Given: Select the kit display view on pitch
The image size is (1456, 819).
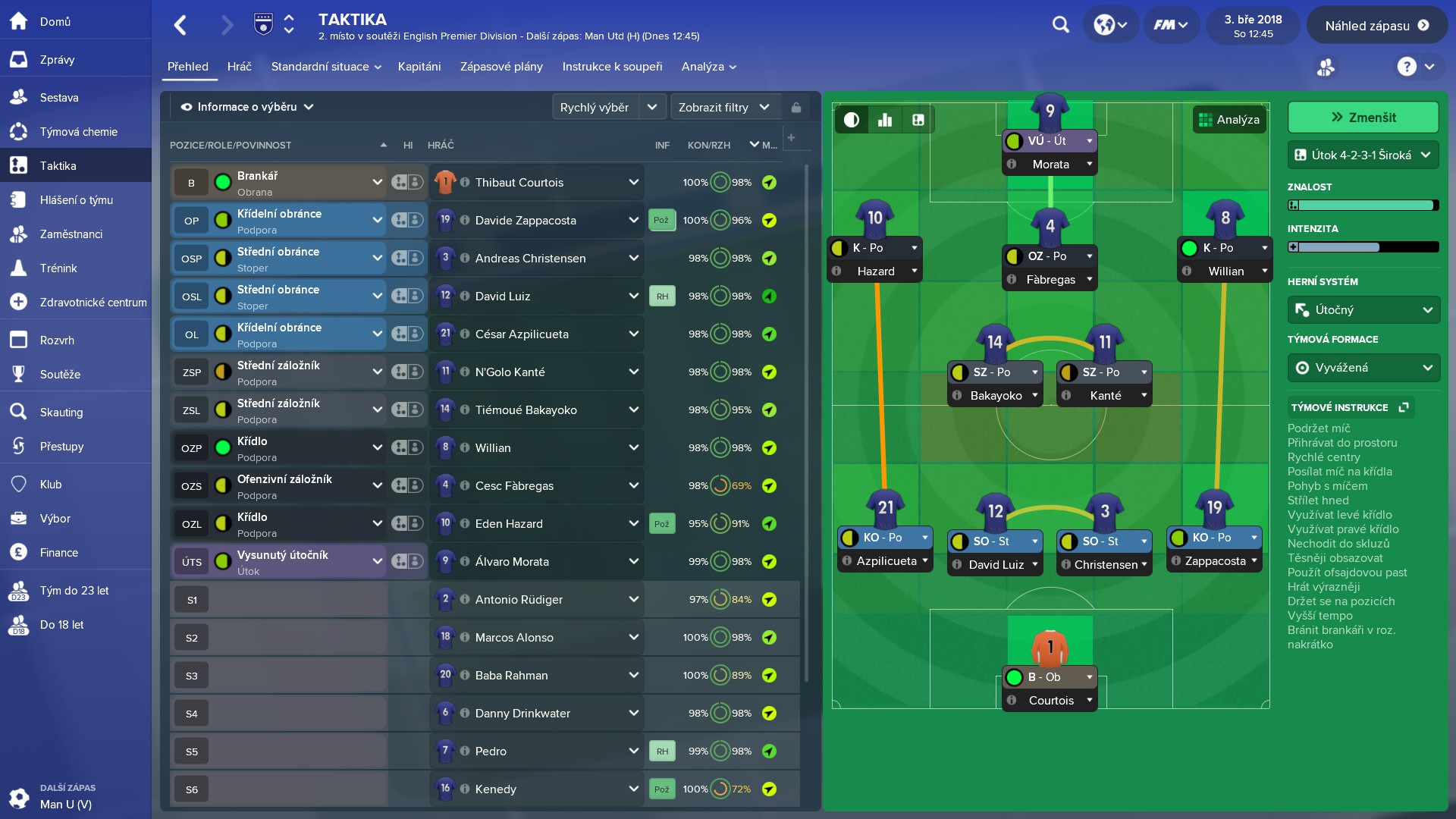Looking at the screenshot, I should click(x=918, y=119).
